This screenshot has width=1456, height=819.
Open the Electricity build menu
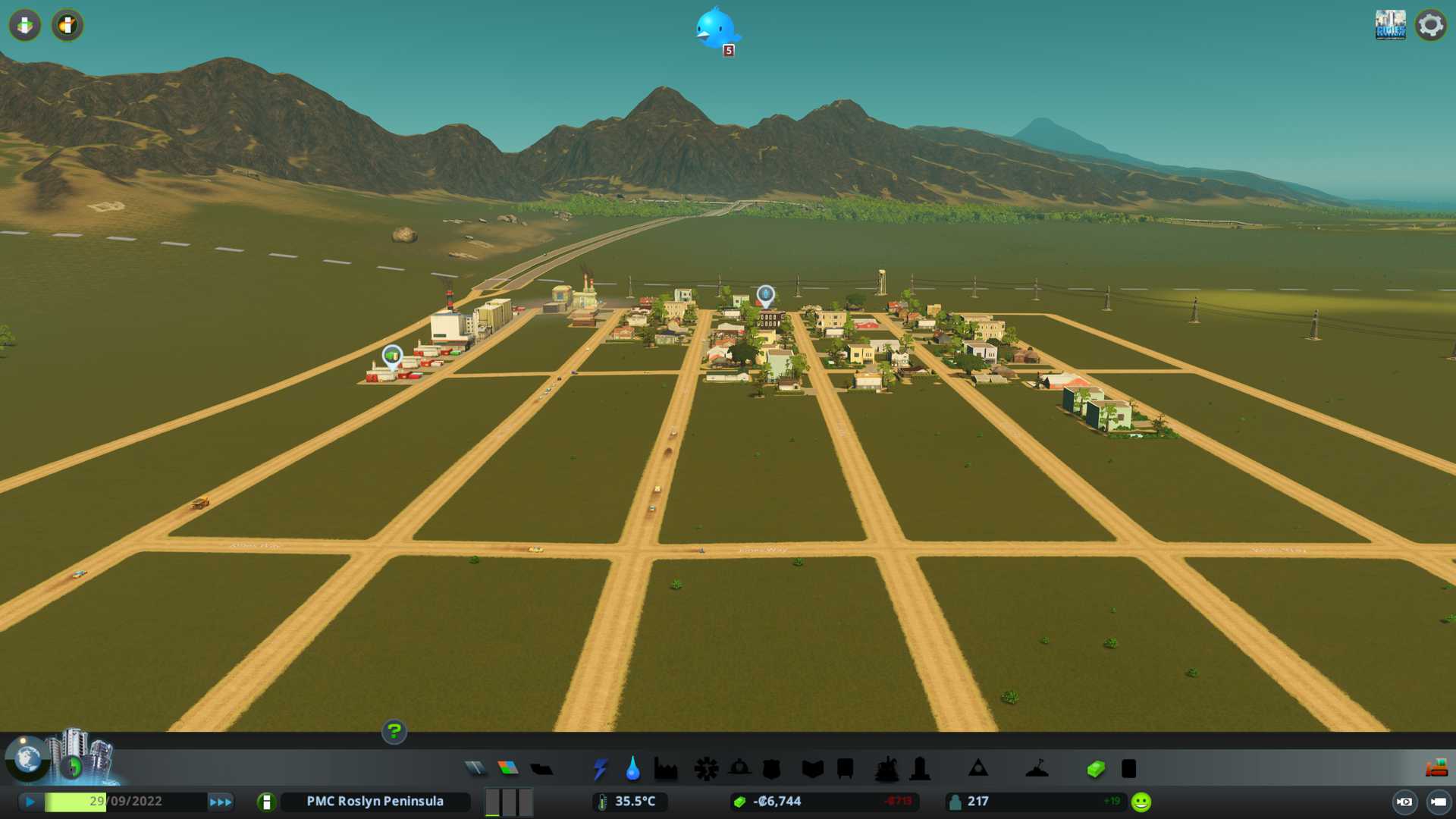[x=600, y=769]
